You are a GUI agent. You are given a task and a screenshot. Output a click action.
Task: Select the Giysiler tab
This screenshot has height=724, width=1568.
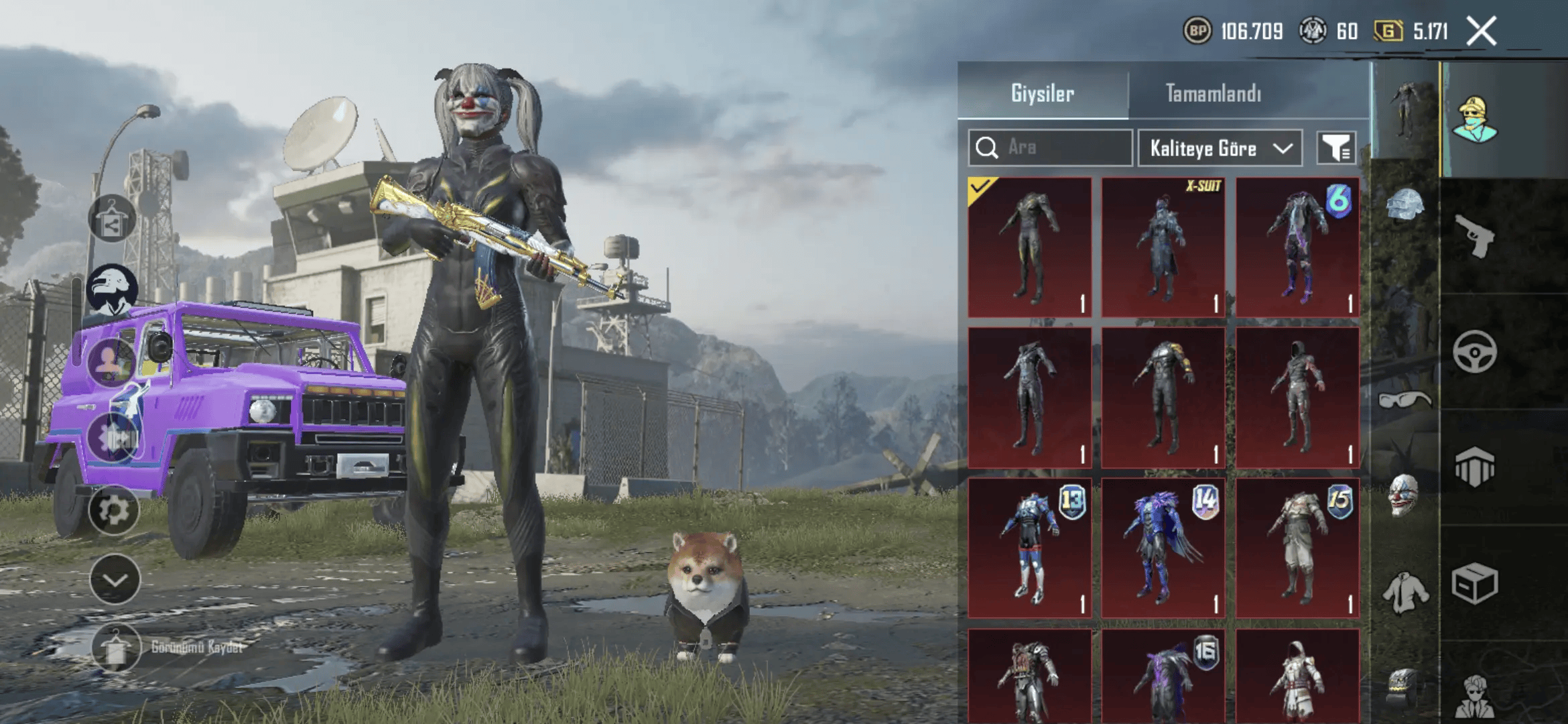(1043, 93)
